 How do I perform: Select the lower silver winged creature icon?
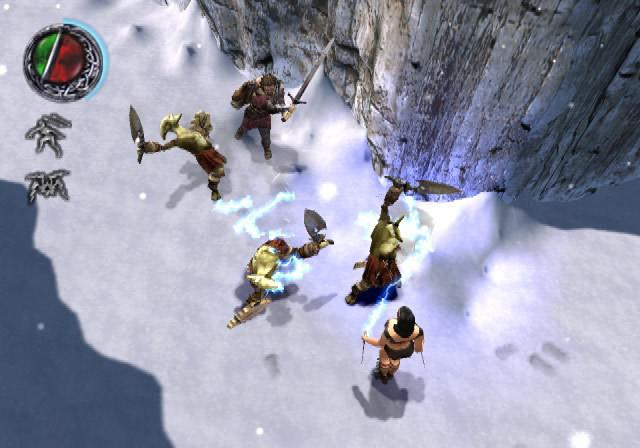(47, 186)
